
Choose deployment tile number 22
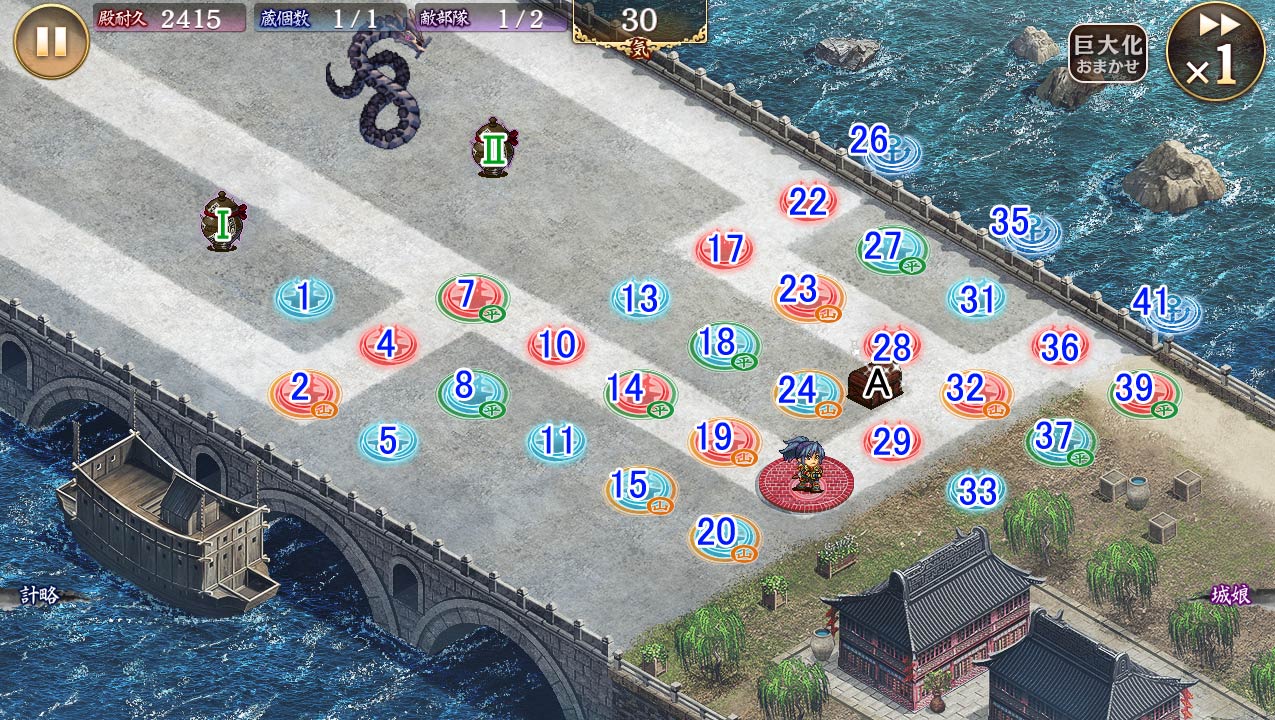(808, 202)
